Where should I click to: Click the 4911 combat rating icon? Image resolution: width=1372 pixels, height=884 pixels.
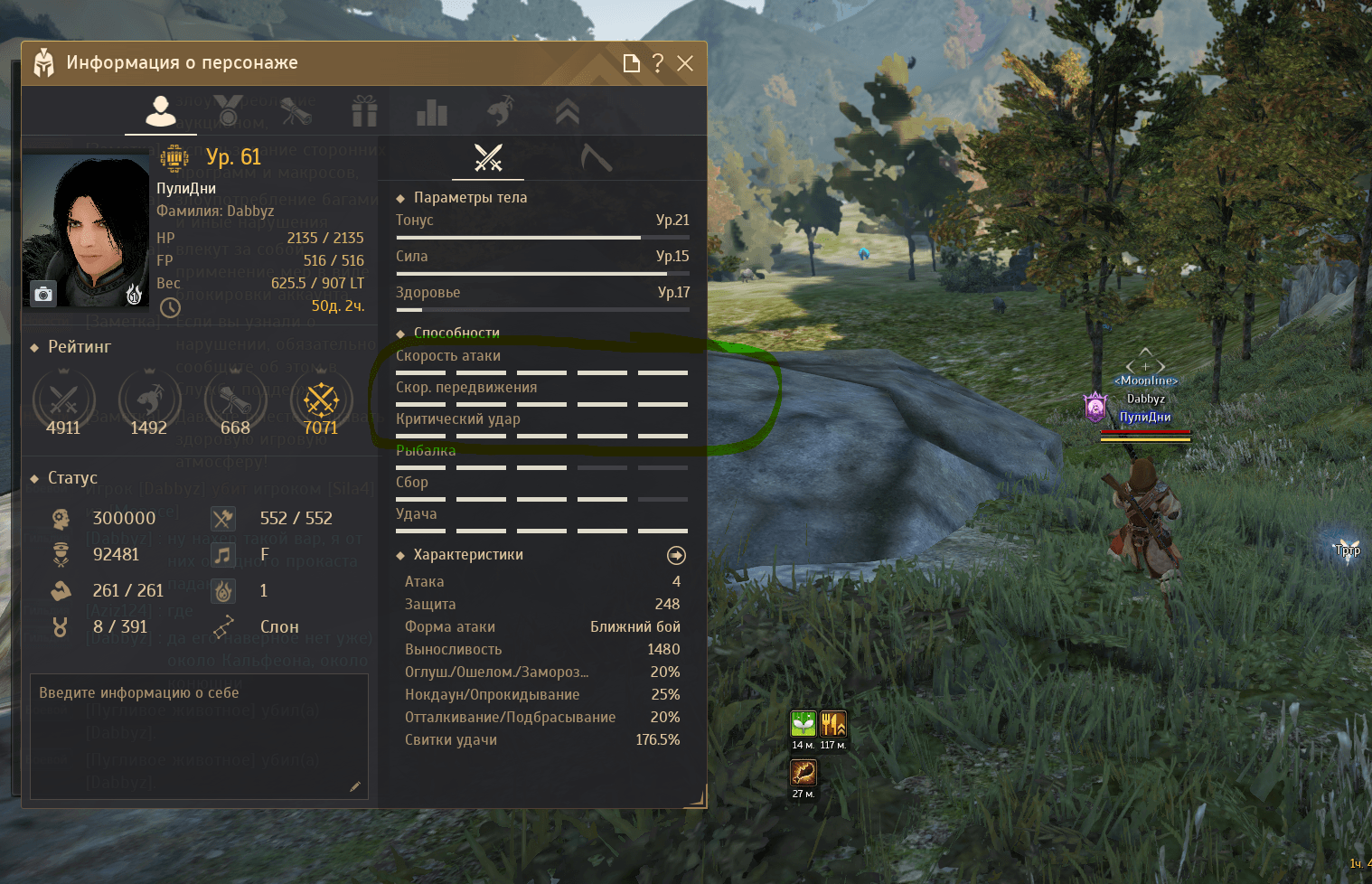(63, 400)
